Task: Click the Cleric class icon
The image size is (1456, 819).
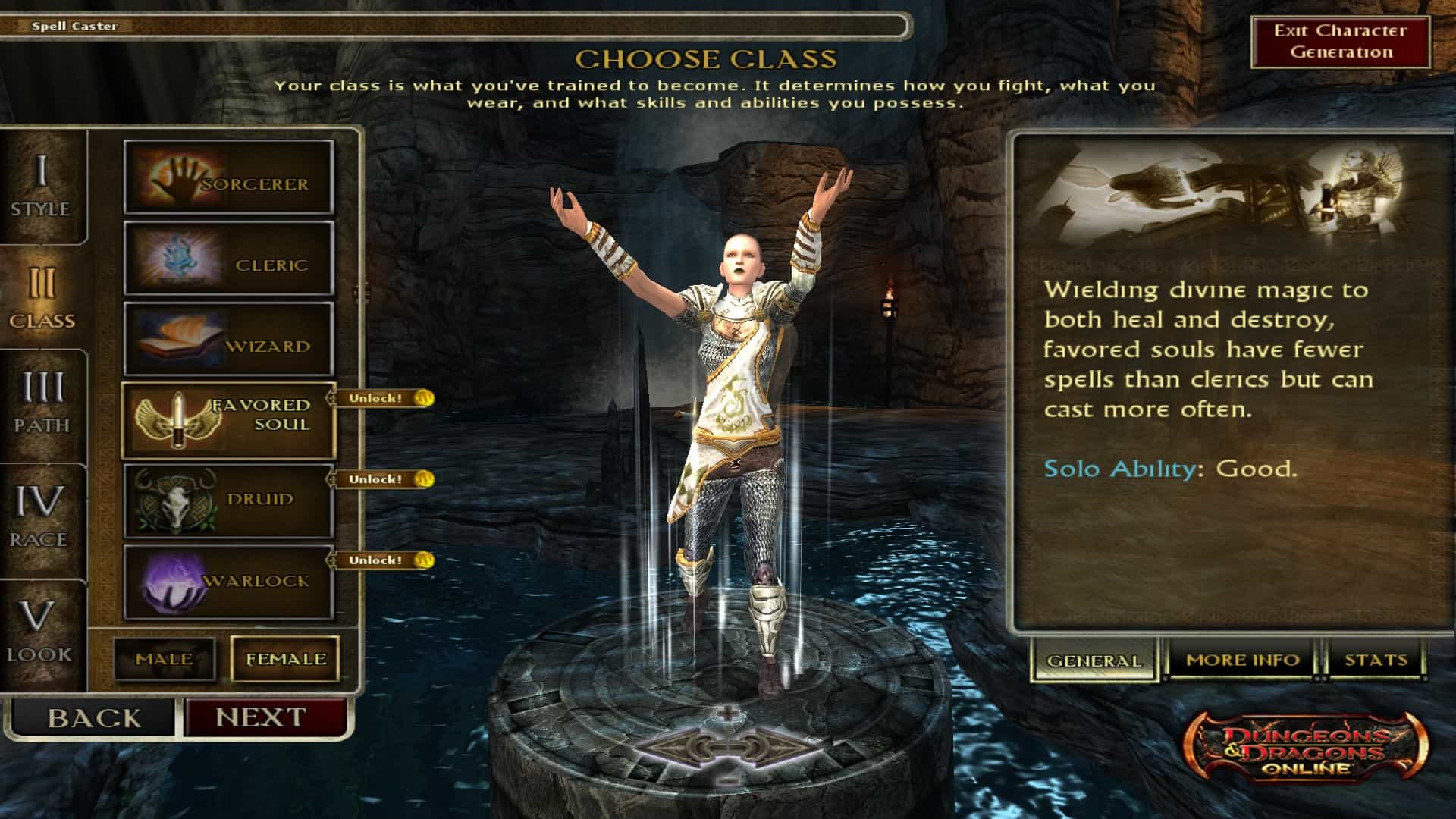Action: pos(177,260)
